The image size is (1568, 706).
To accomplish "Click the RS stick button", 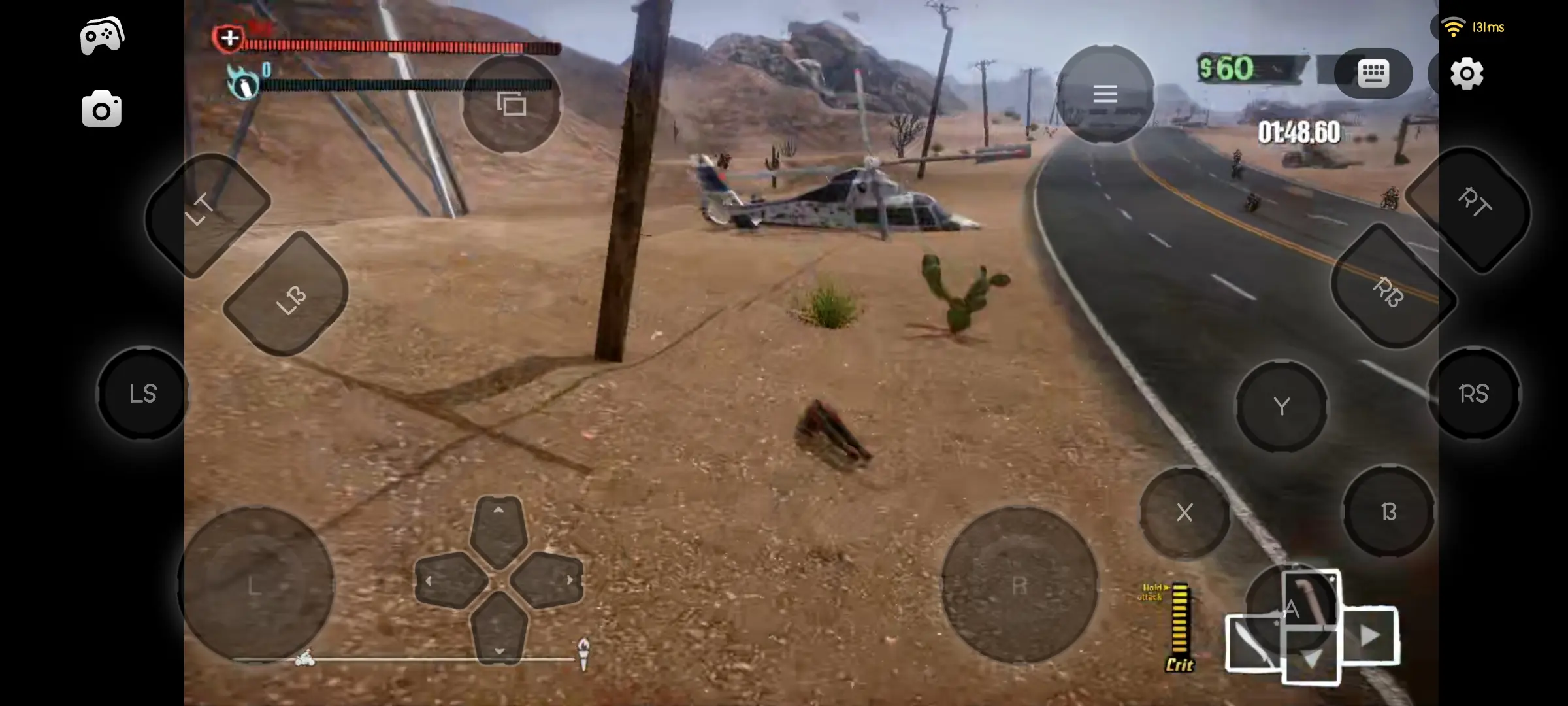I will pyautogui.click(x=1475, y=393).
